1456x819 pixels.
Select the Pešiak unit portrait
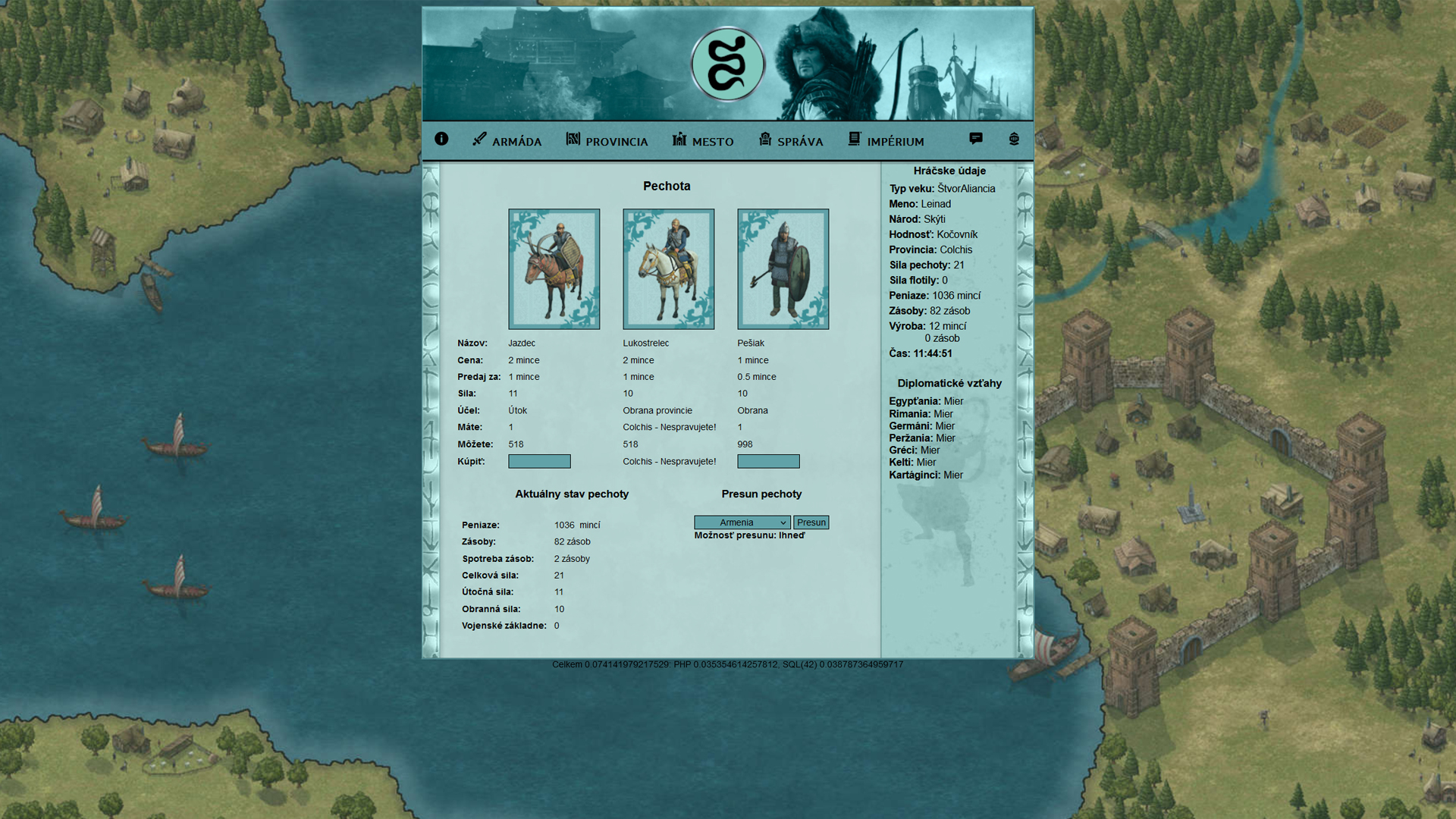tap(783, 269)
